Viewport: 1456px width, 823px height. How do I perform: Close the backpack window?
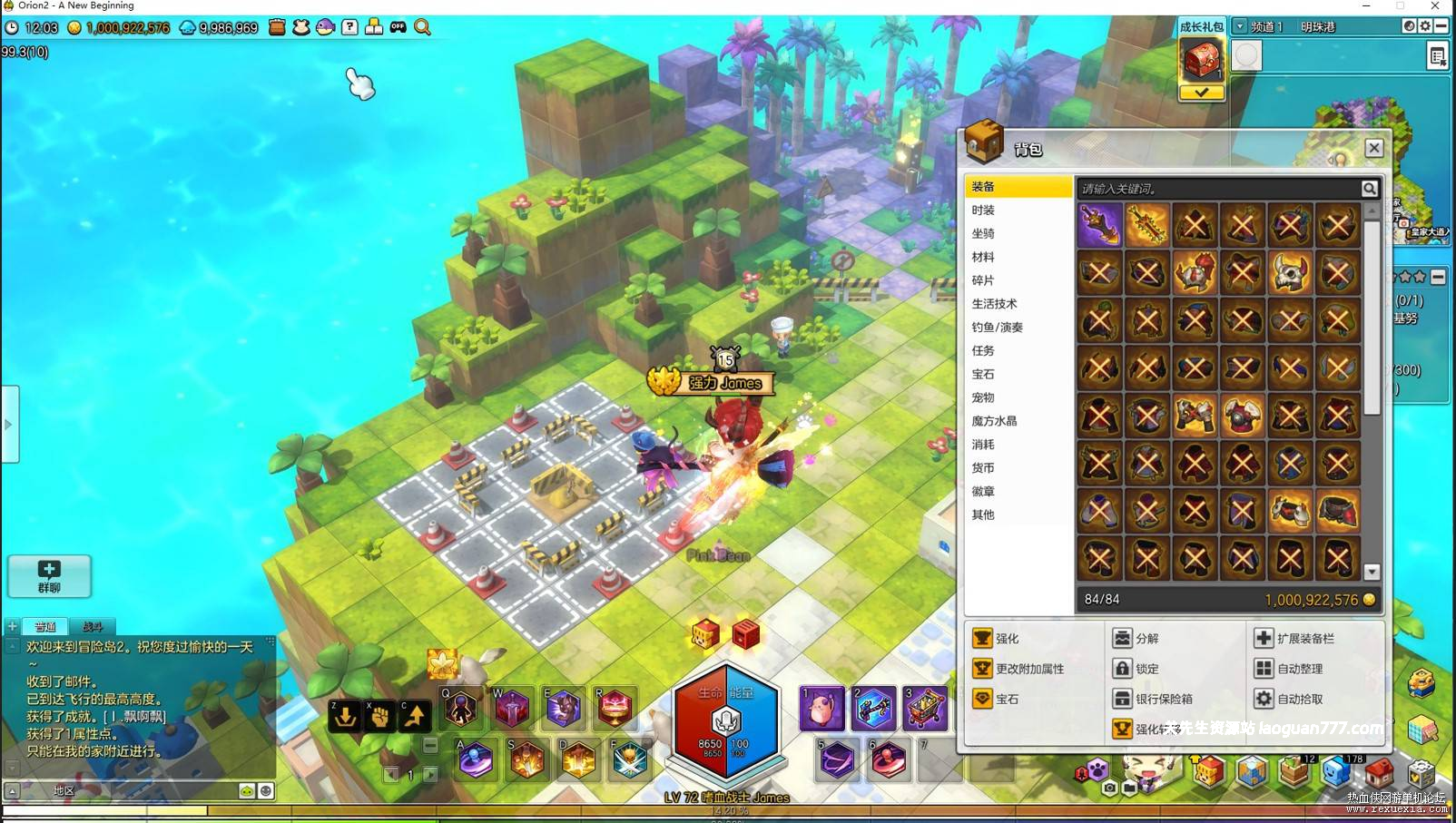[x=1373, y=148]
